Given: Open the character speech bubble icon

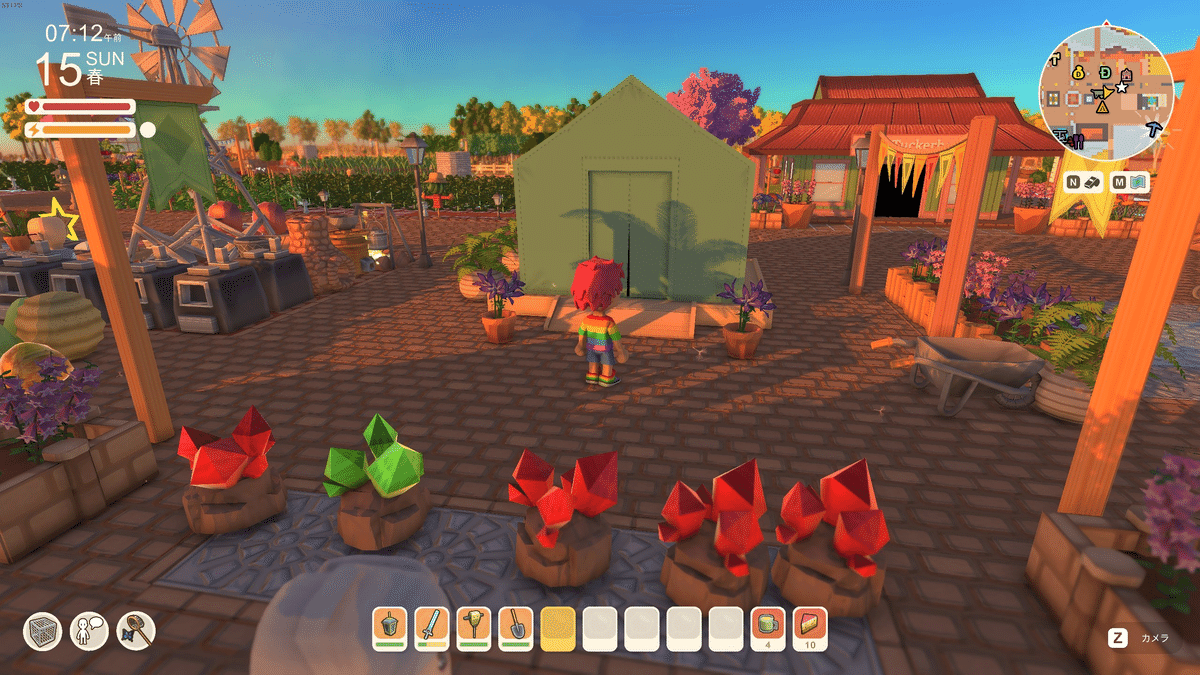Looking at the screenshot, I should 88,630.
